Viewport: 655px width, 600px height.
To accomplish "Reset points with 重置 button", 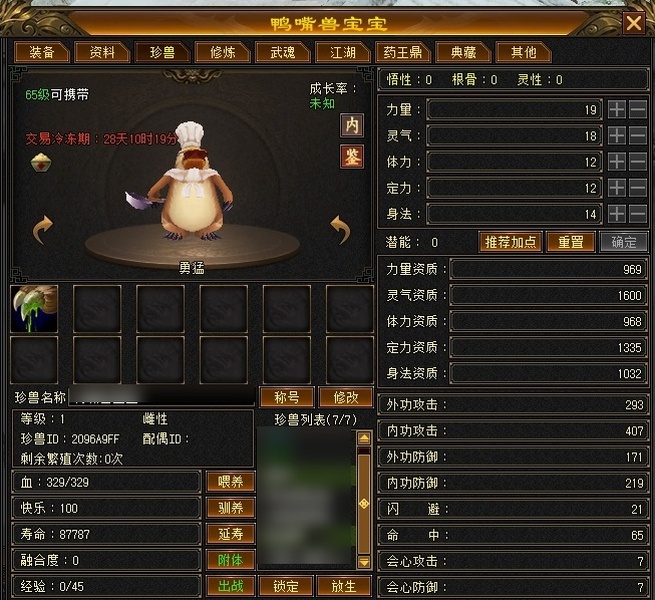I will click(570, 242).
